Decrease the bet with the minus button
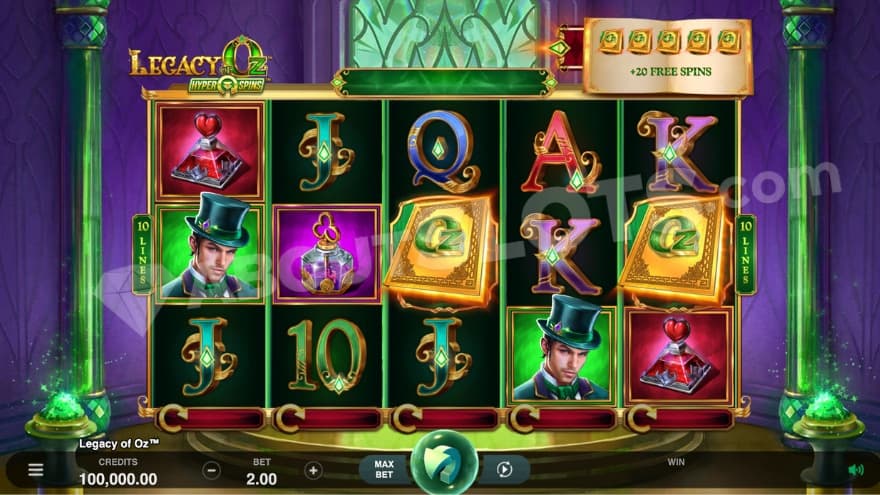The image size is (880, 495). click(211, 469)
